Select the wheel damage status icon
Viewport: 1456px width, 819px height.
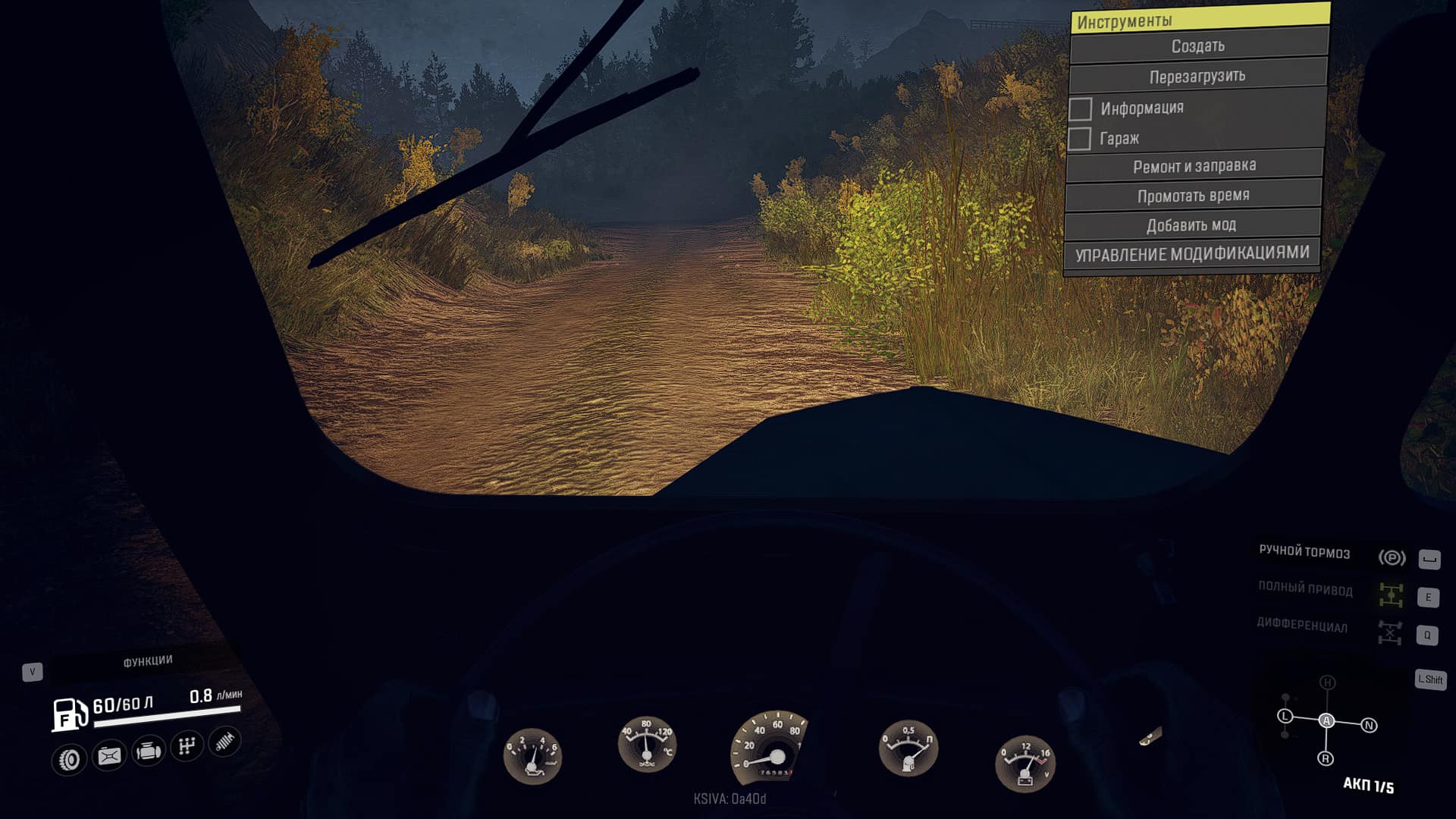tap(69, 759)
